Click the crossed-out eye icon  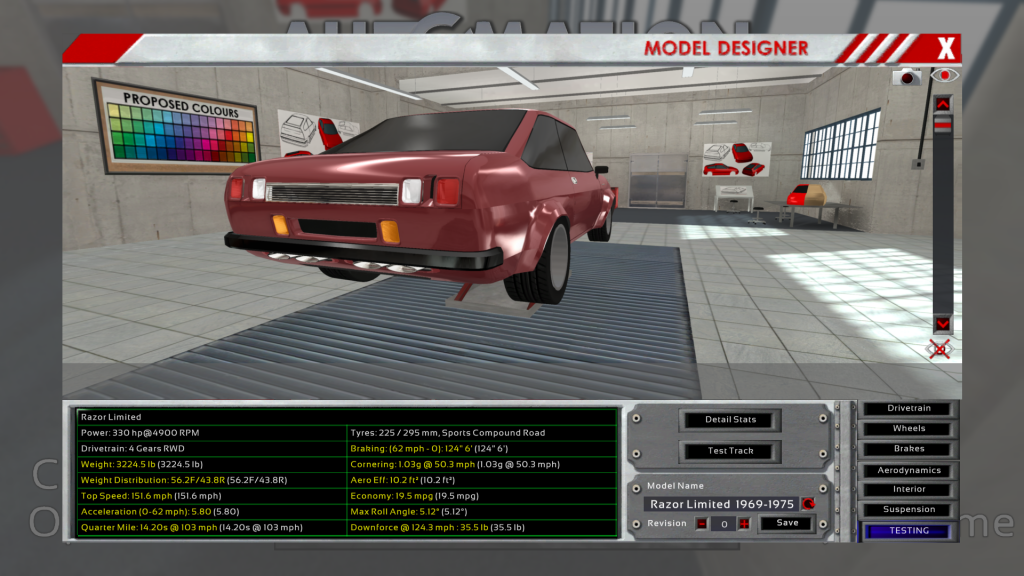pos(939,349)
